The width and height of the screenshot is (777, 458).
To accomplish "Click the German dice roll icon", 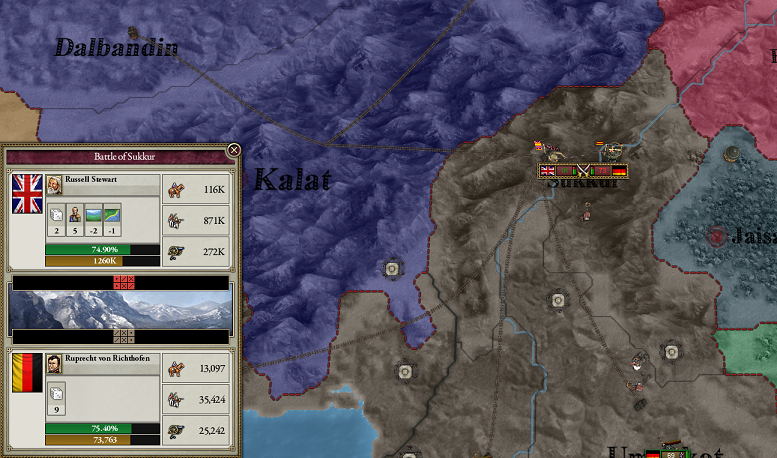I will tap(56, 392).
